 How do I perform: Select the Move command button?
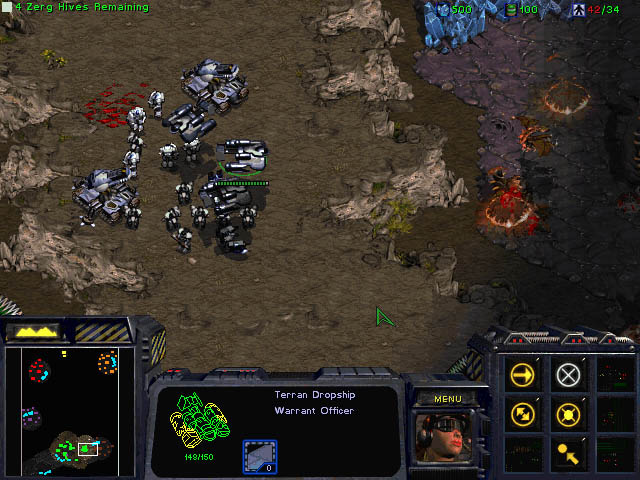coord(523,375)
